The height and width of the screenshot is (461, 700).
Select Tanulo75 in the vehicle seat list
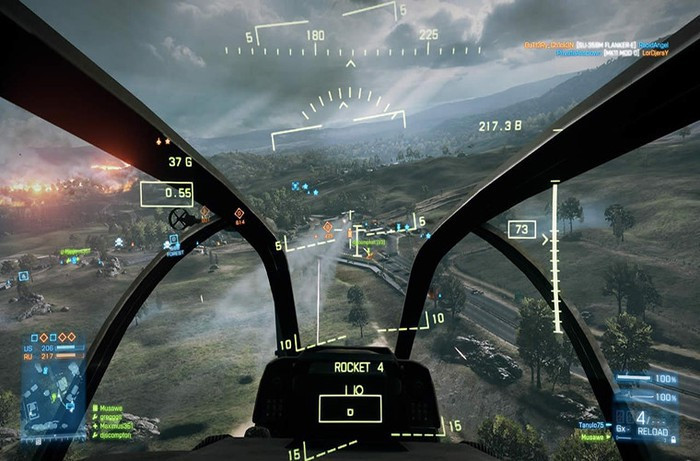point(595,427)
